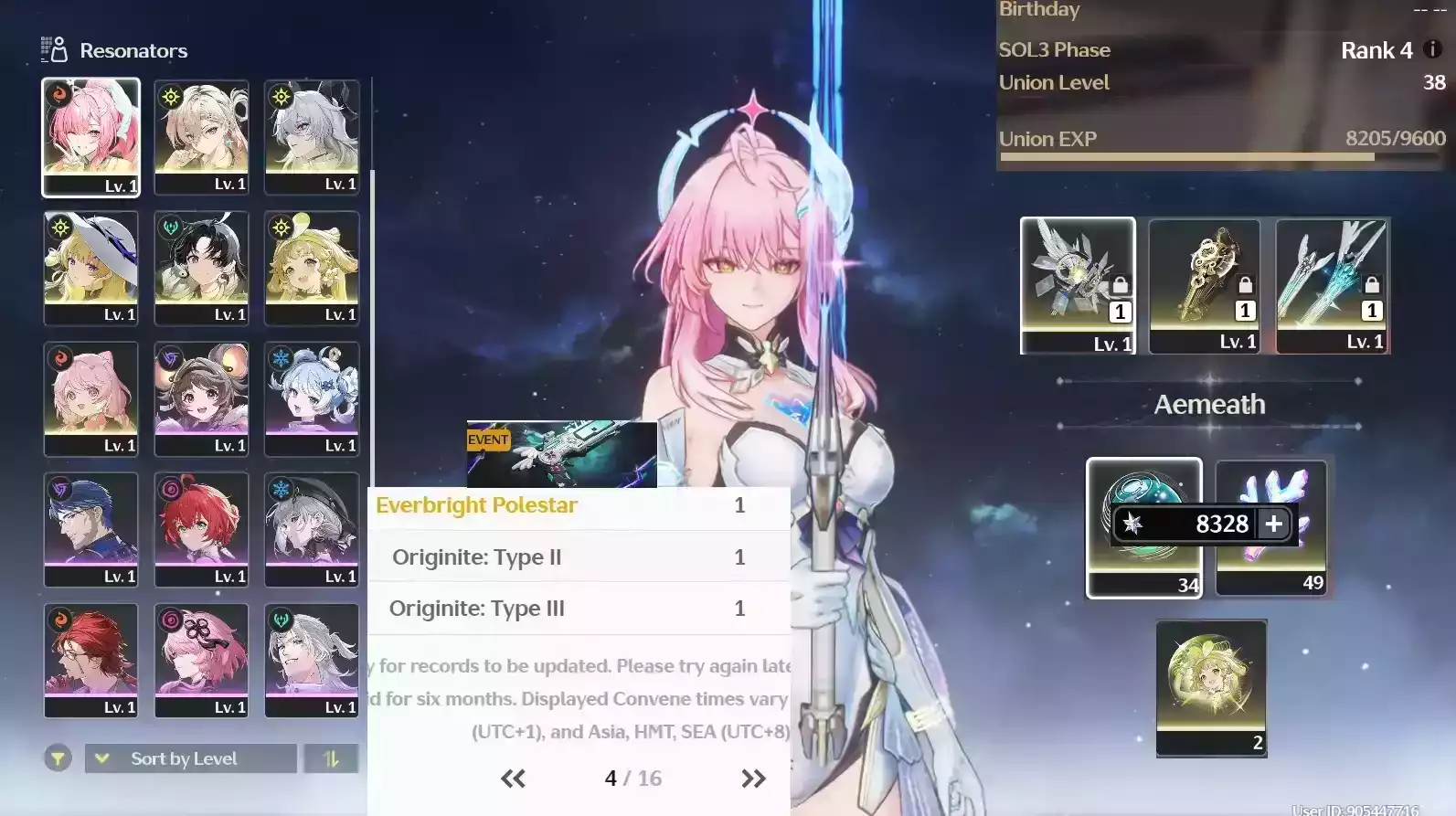The width and height of the screenshot is (1456, 816).
Task: Click the filter funnel icon
Action: 57,758
